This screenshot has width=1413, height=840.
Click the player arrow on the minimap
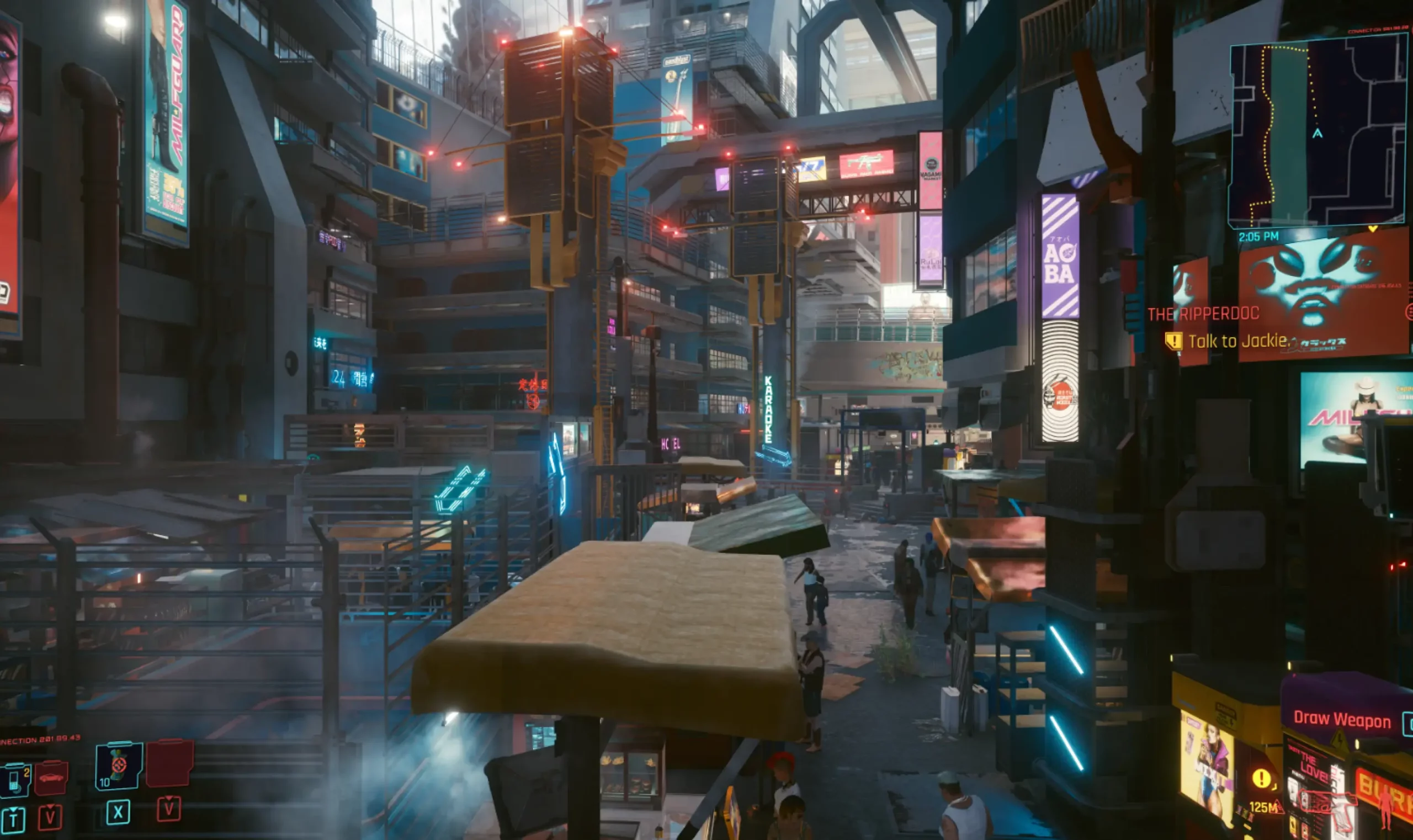pos(1318,134)
